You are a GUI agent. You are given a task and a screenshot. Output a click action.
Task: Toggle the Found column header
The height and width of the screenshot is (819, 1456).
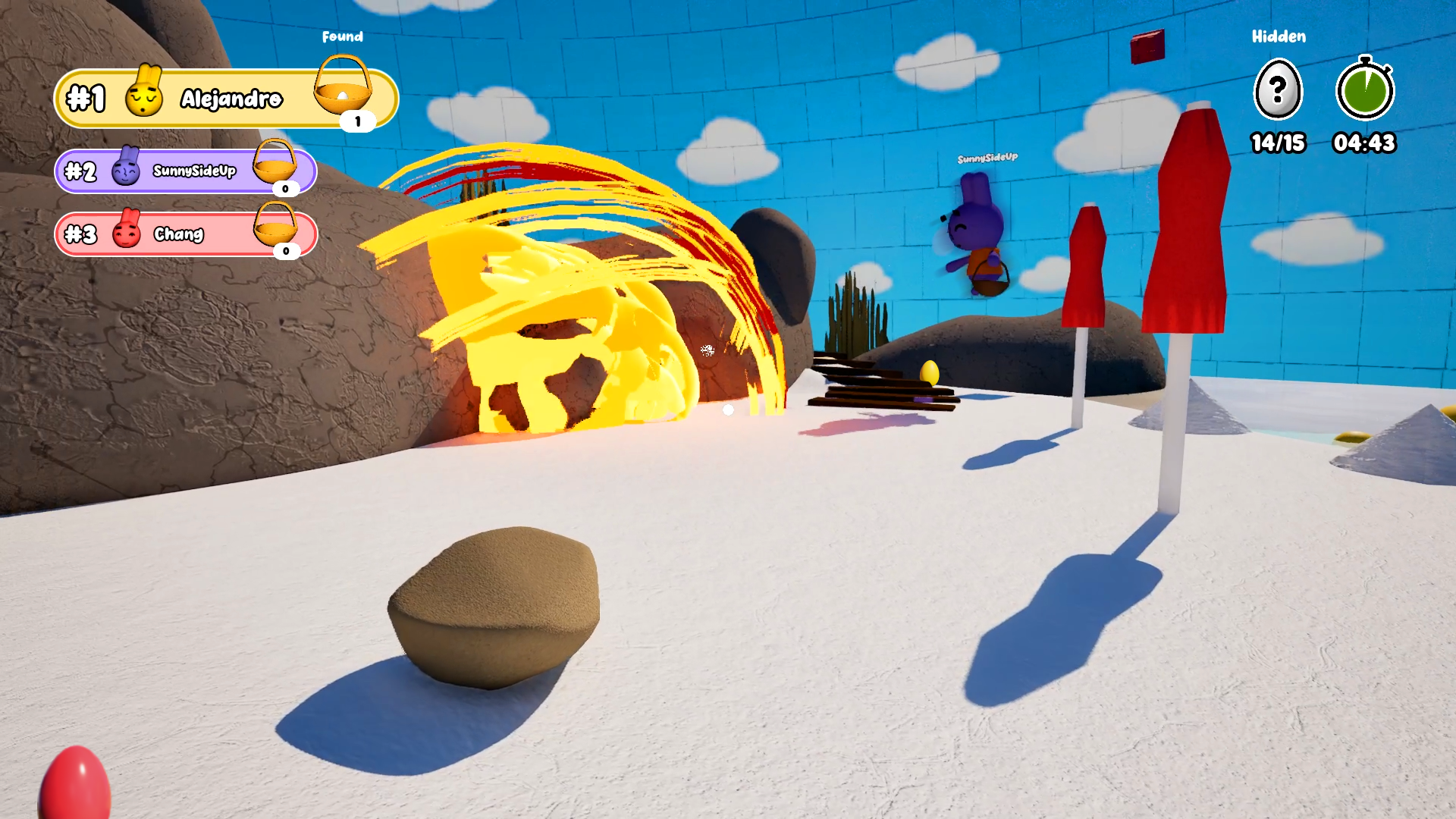click(344, 36)
